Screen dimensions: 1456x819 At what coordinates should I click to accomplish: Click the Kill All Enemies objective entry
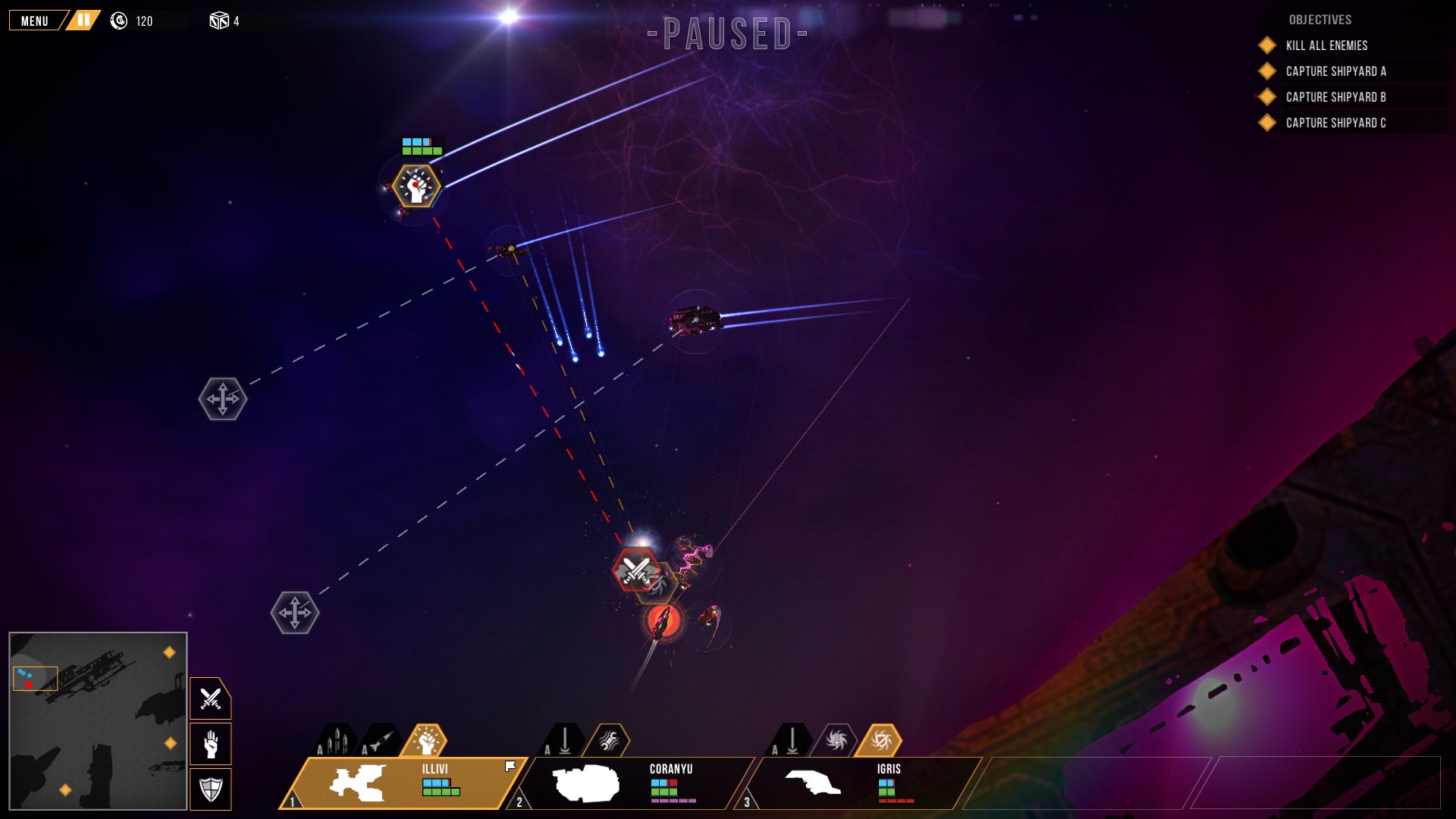point(1325,45)
